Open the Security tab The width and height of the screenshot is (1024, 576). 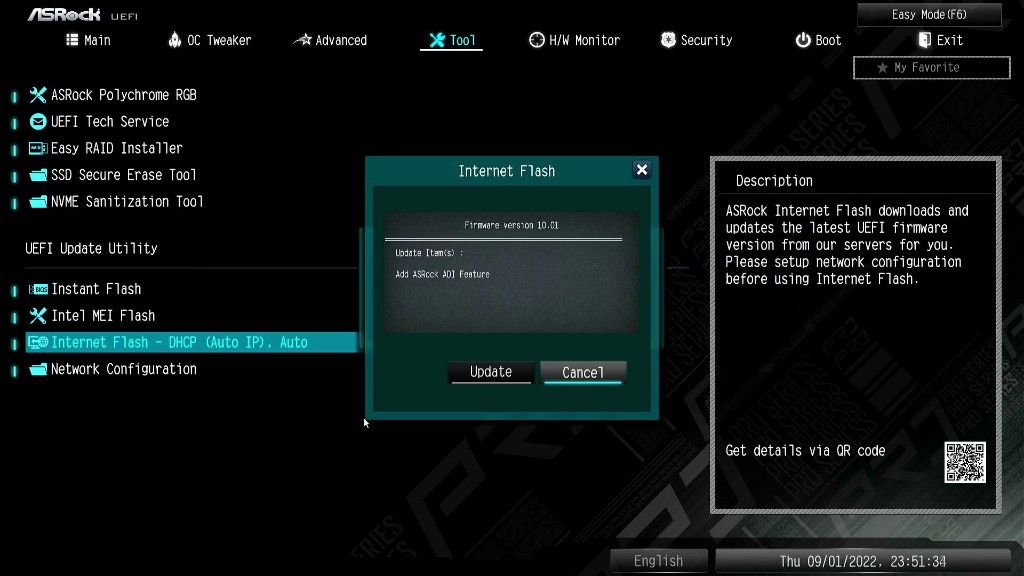click(696, 40)
